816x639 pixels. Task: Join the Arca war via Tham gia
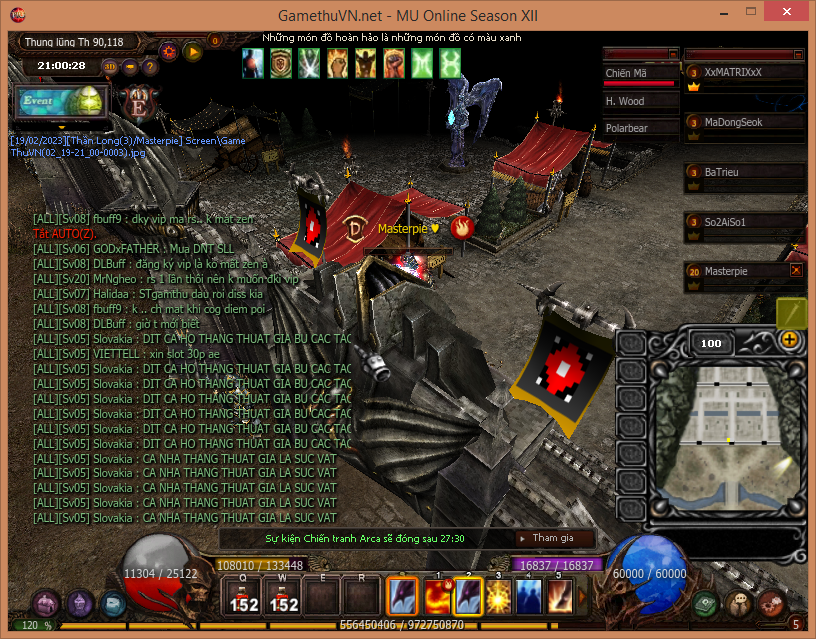pos(555,538)
